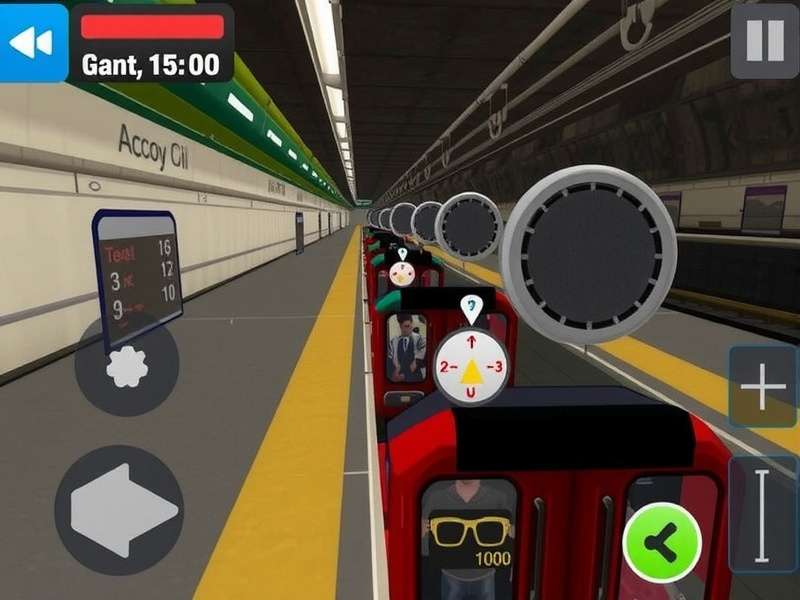The image size is (800, 600).
Task: Tap the green share-style round button
Action: [x=661, y=543]
